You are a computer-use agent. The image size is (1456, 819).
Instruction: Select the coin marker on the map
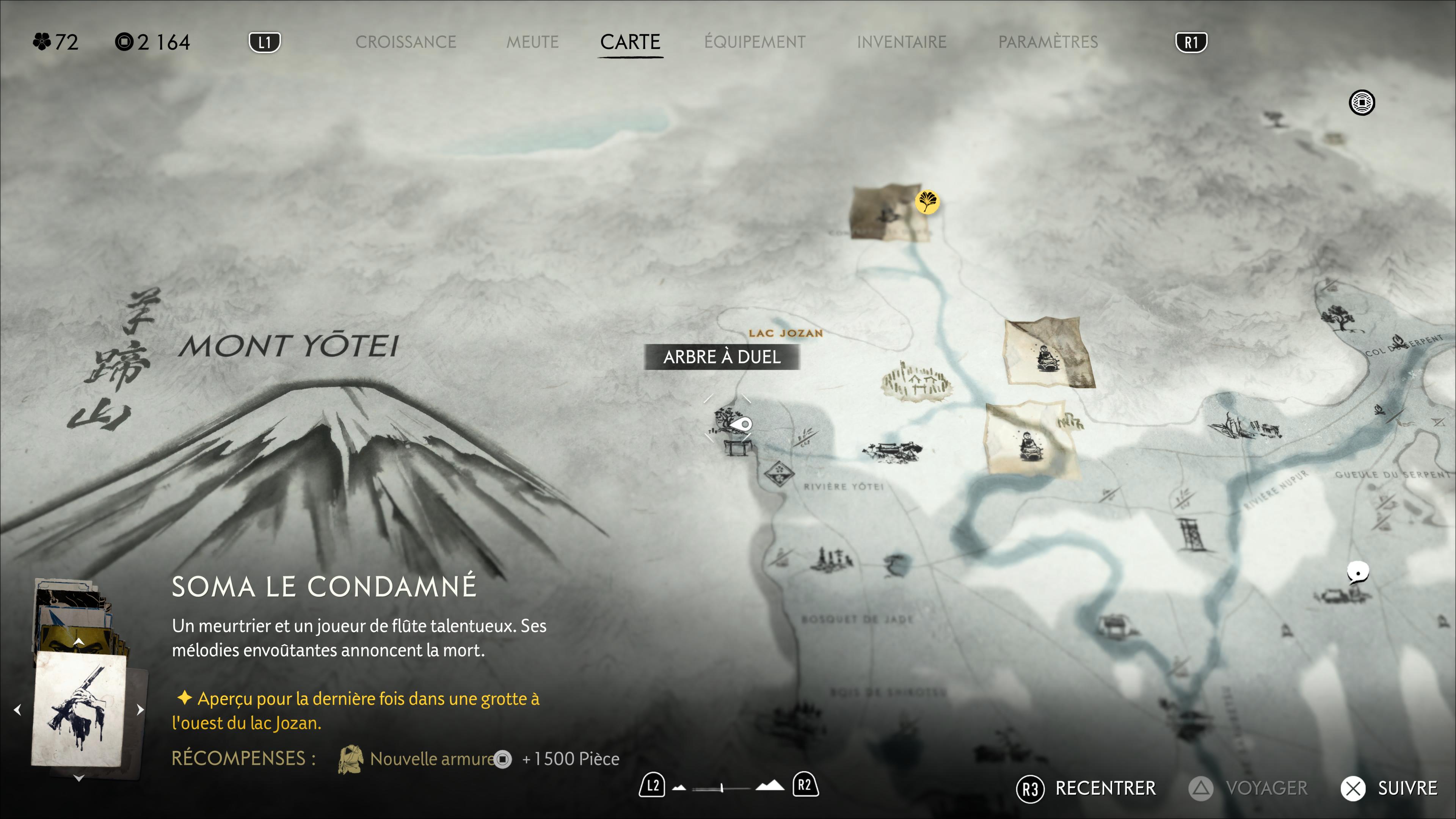pyautogui.click(x=1362, y=103)
